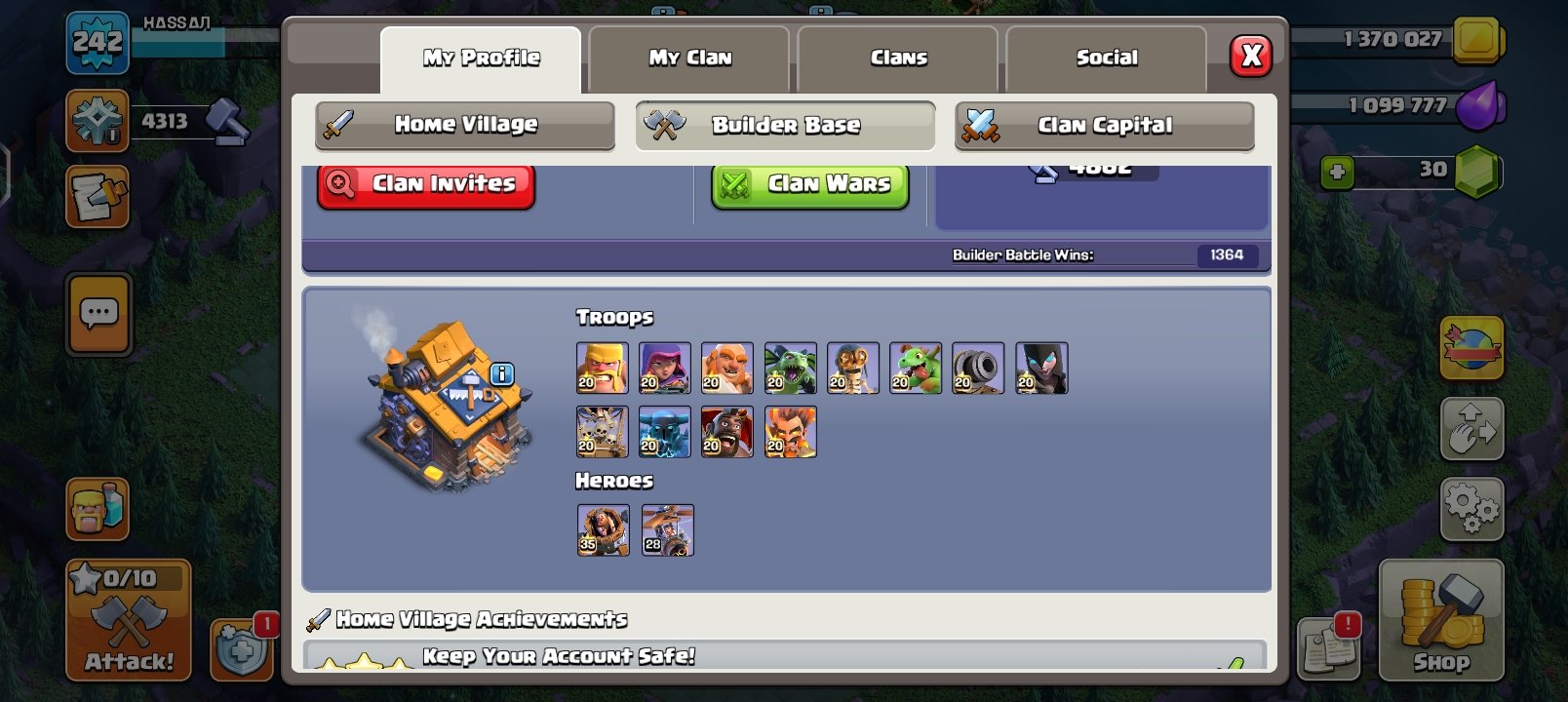
Task: Open the chat panel icon
Action: tap(98, 316)
